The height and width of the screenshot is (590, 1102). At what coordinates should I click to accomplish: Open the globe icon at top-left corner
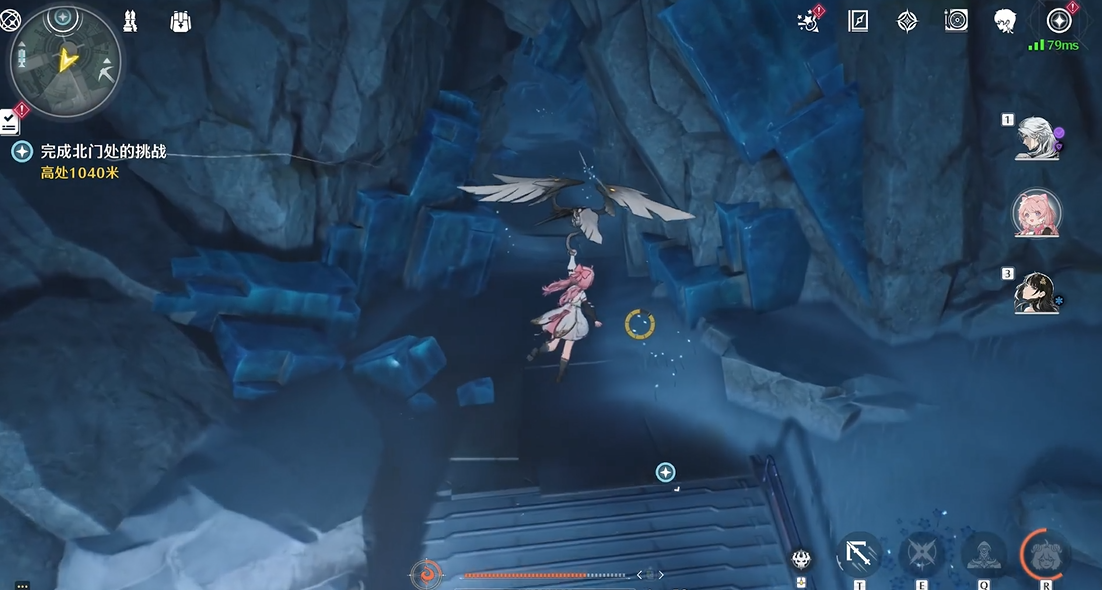[10, 20]
